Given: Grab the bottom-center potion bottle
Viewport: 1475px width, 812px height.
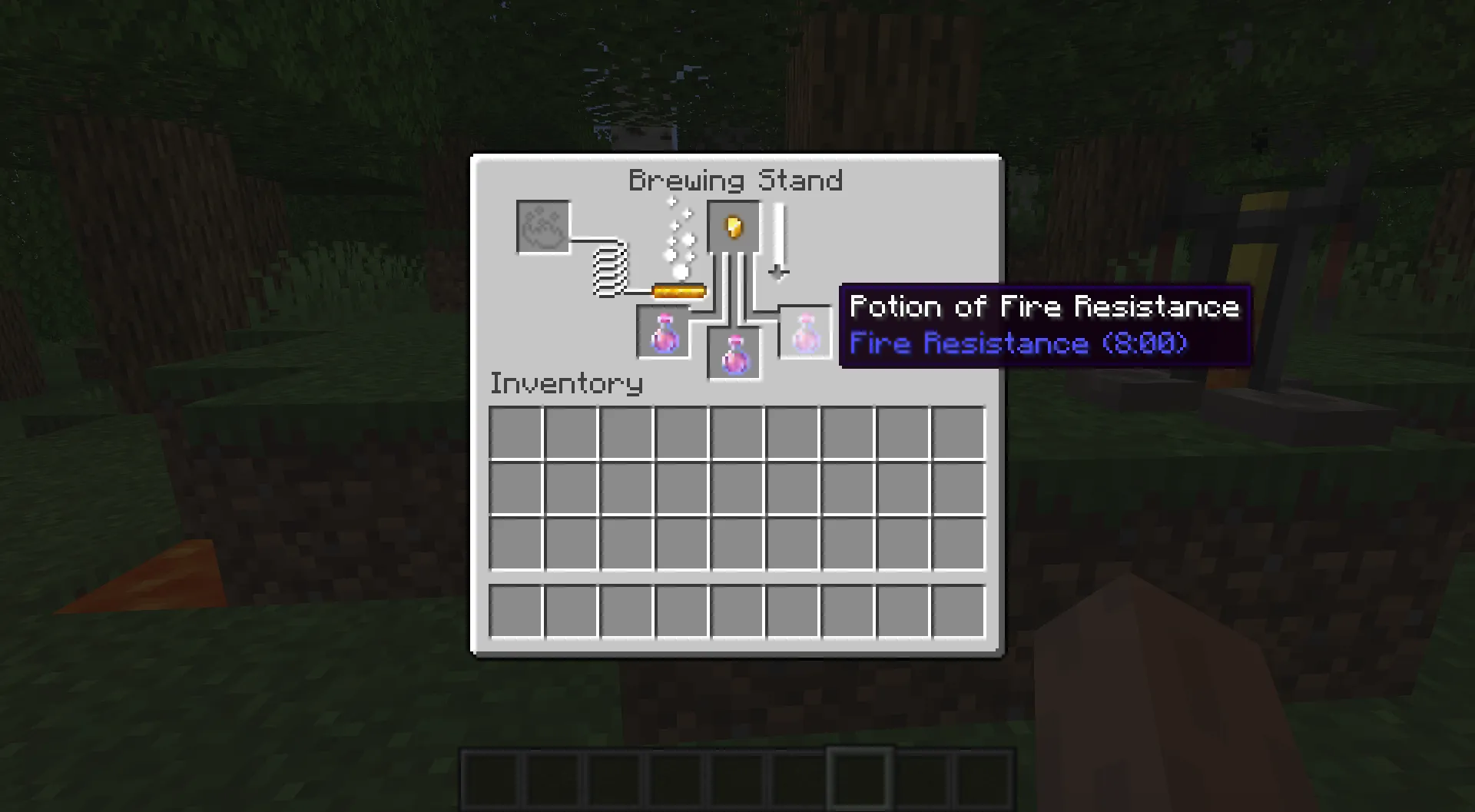Looking at the screenshot, I should coord(732,354).
